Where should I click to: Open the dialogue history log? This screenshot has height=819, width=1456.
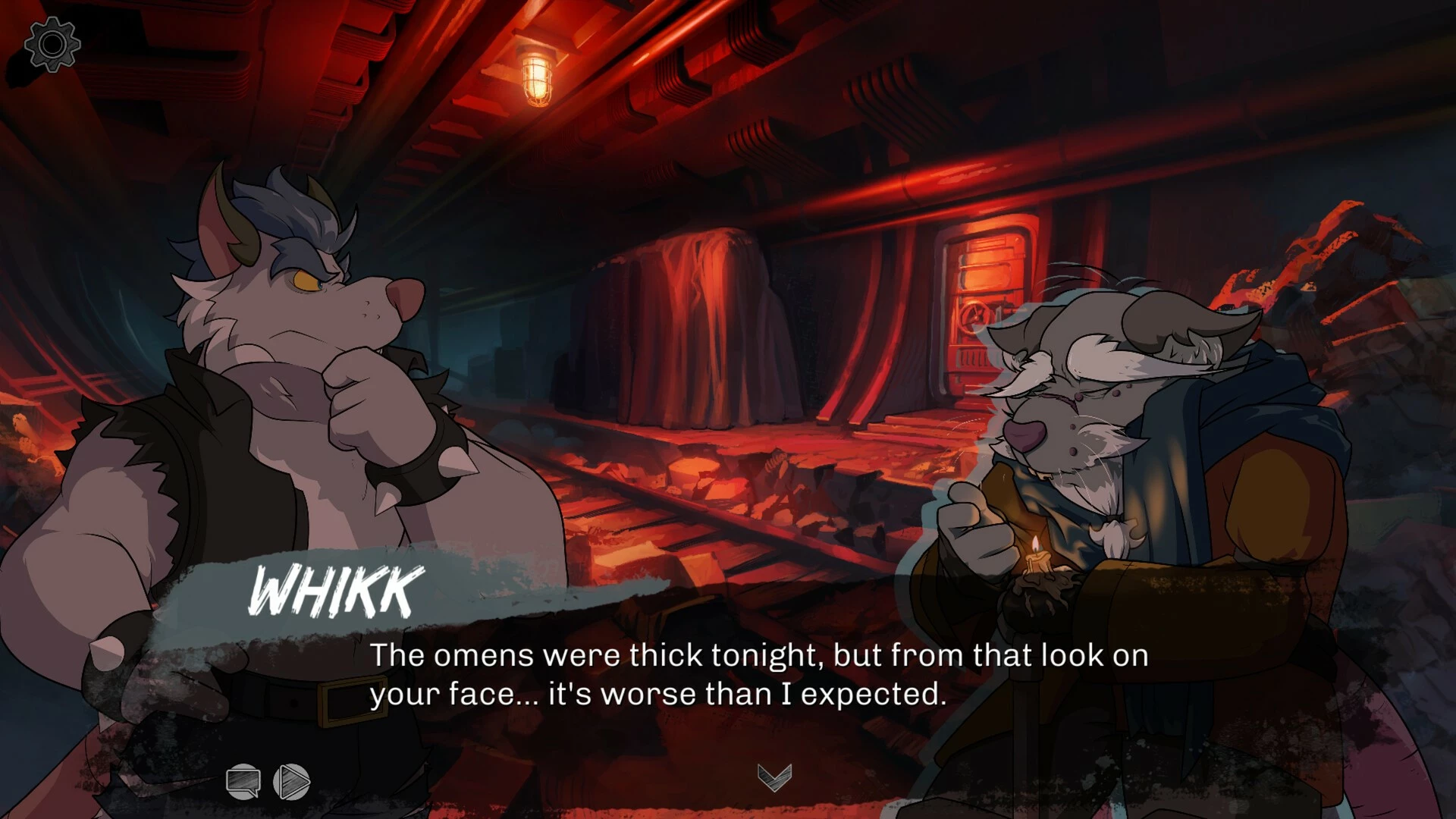[243, 781]
